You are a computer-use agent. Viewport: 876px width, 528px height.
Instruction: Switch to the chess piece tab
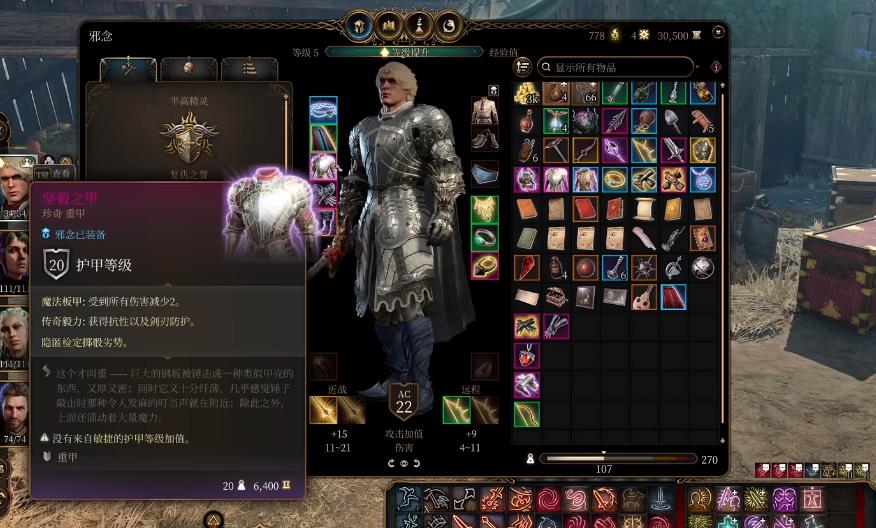click(419, 26)
